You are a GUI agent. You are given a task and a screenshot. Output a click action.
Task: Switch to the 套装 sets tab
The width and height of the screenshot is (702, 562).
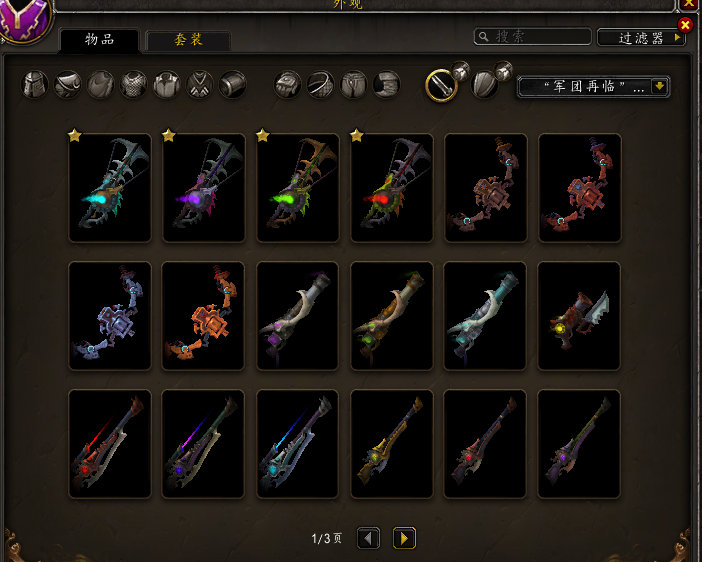coord(188,40)
